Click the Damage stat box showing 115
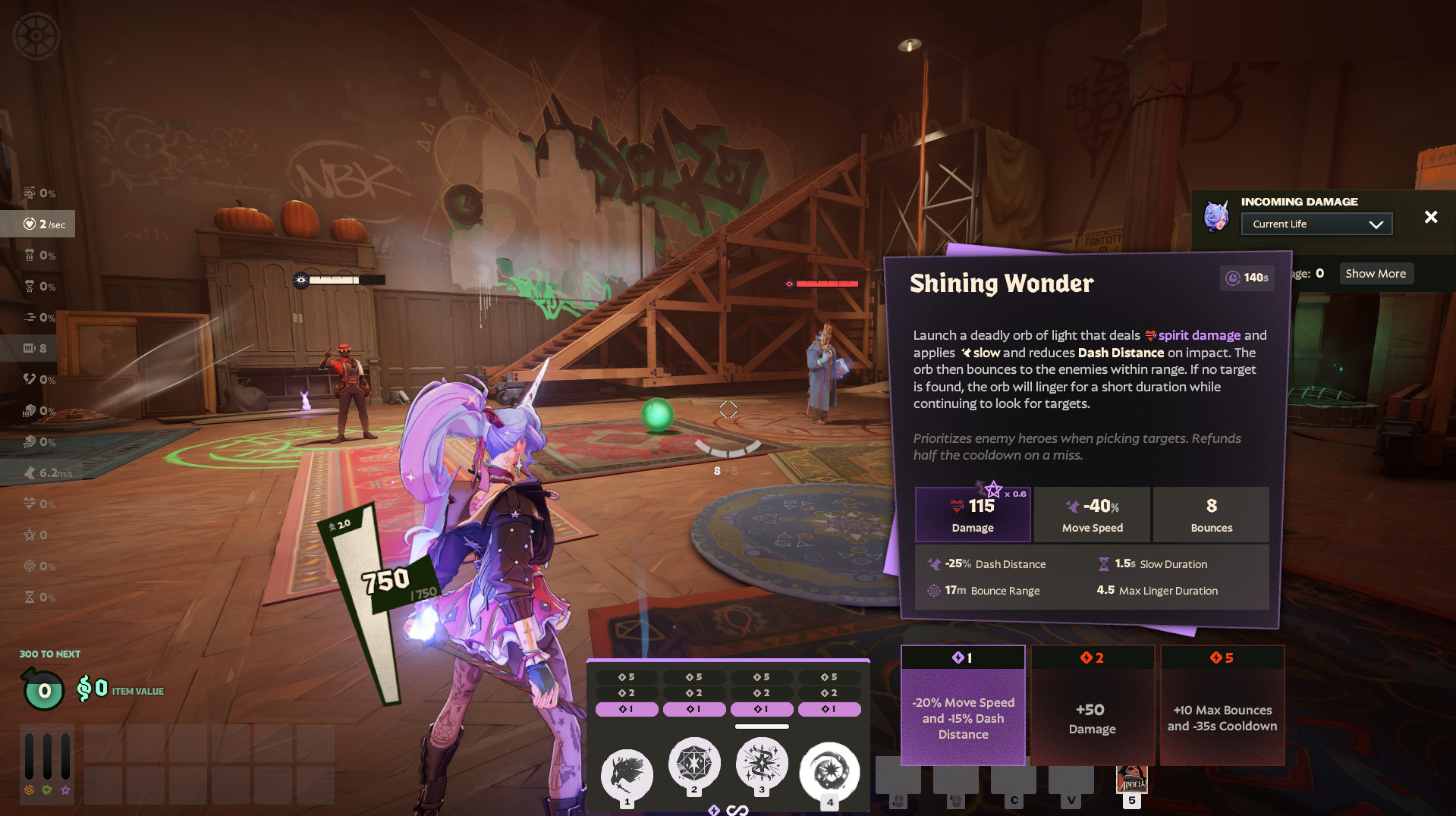 click(972, 515)
